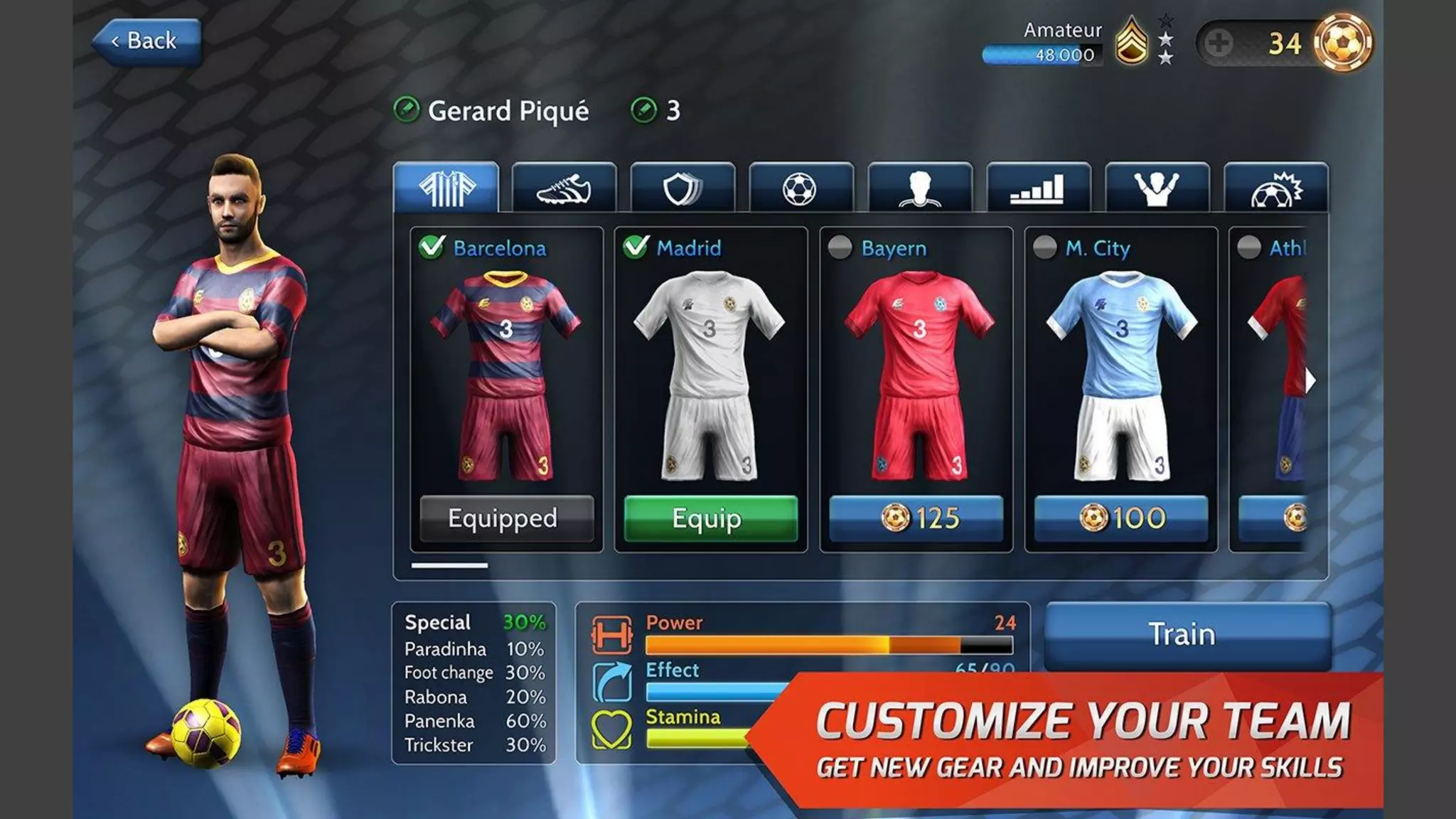This screenshot has height=819, width=1456.
Task: Edit the player name Gerard Piqué
Action: click(407, 110)
